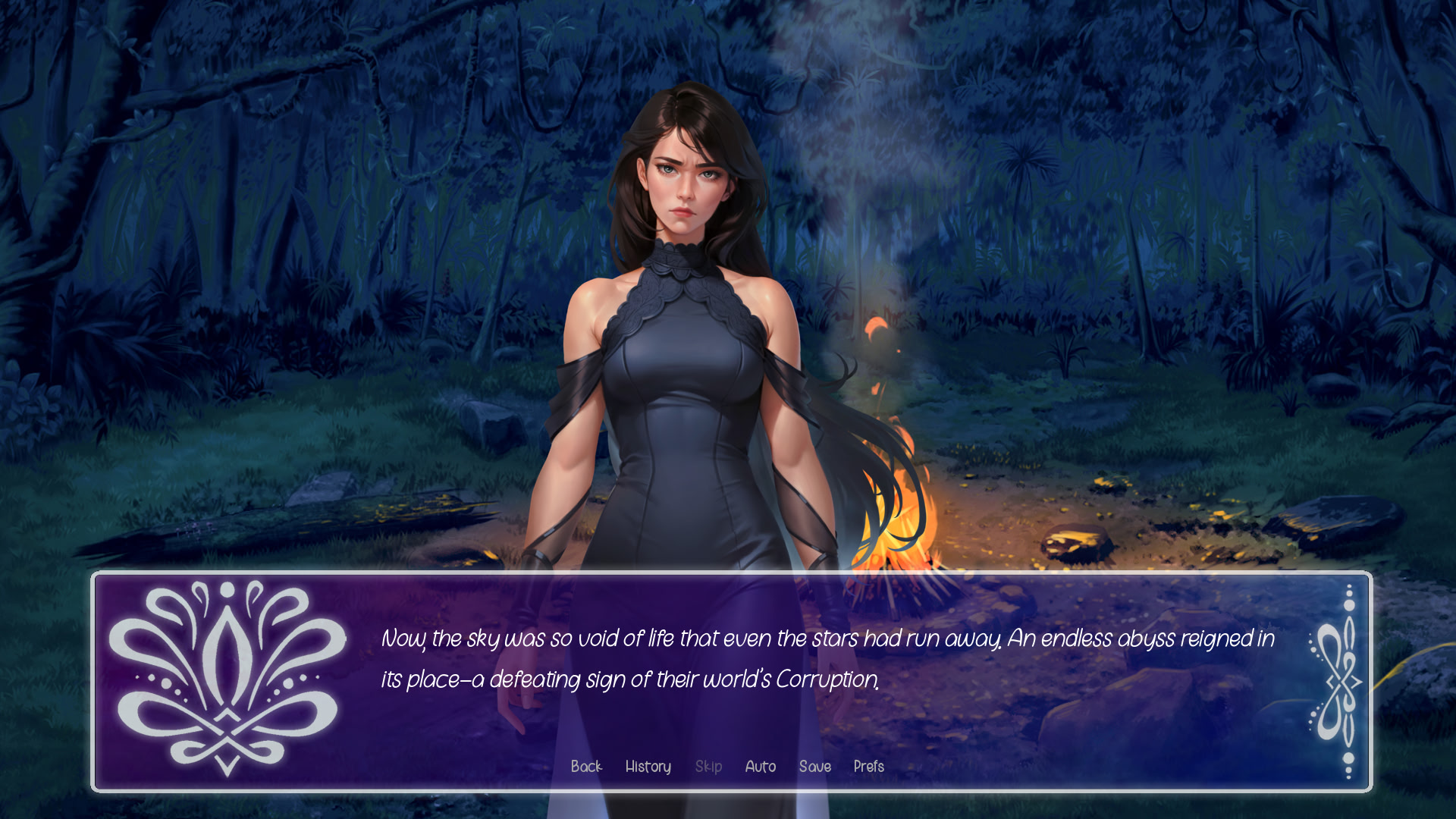Go back with the Back button

click(586, 767)
